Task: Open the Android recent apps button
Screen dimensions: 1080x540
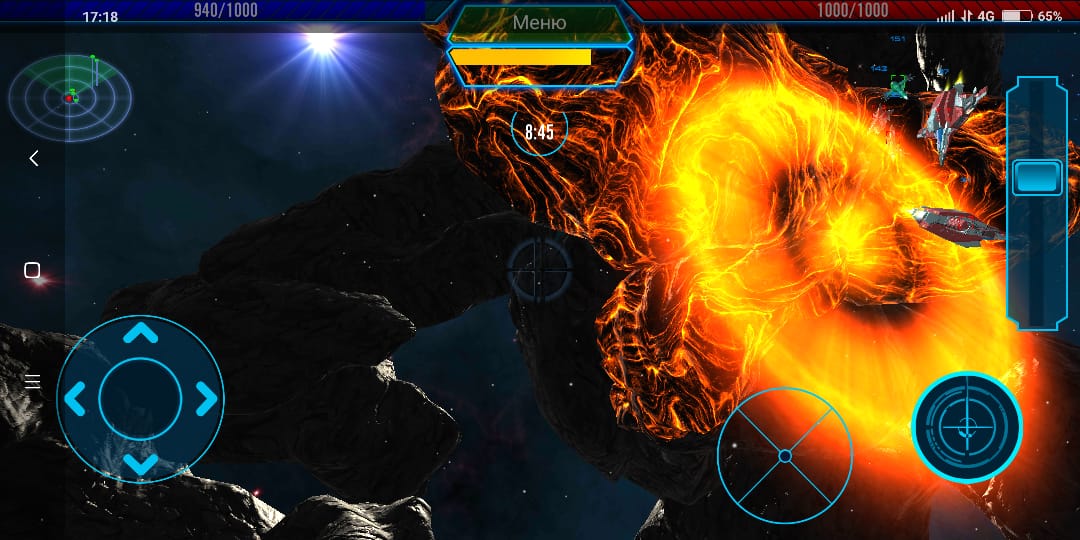Action: tap(32, 381)
